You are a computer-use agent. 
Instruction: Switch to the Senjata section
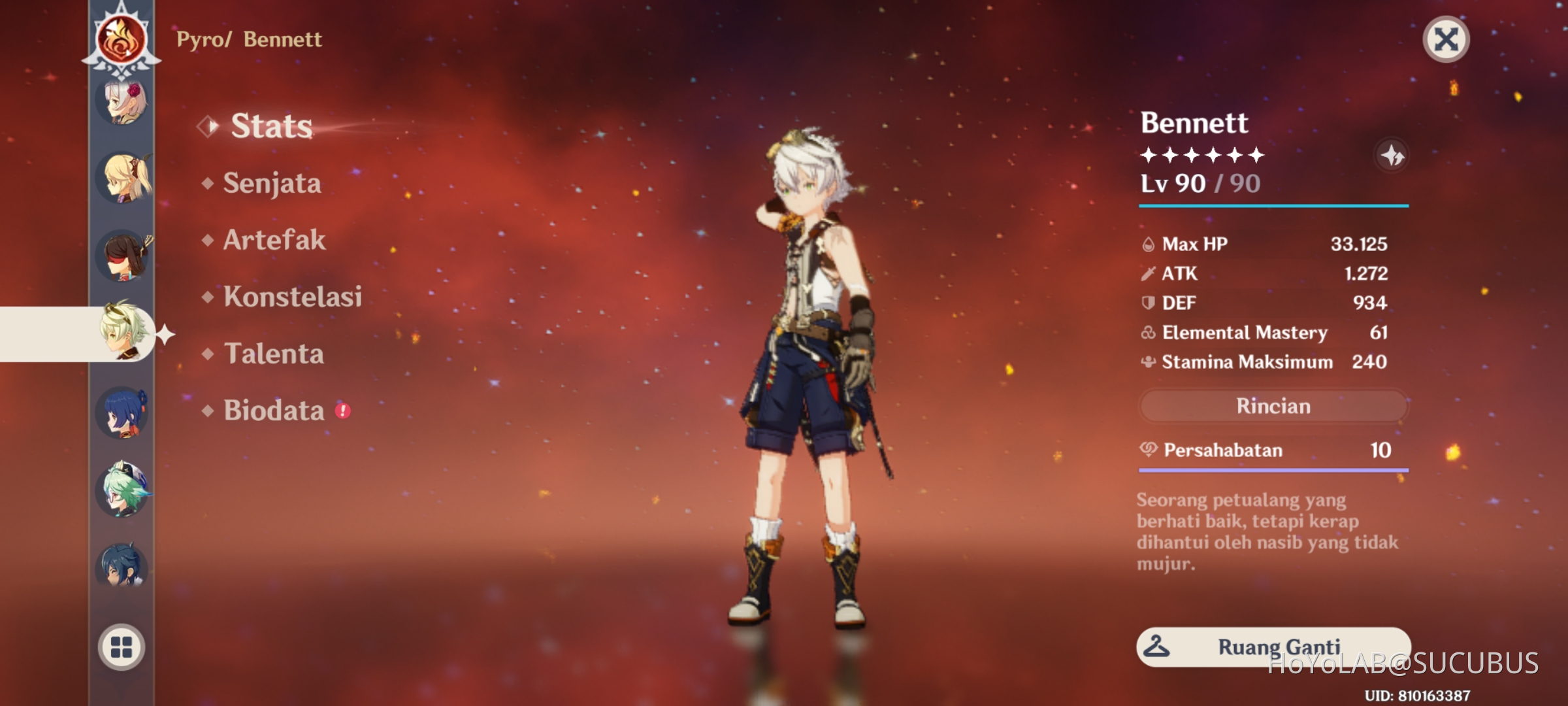pyautogui.click(x=271, y=184)
